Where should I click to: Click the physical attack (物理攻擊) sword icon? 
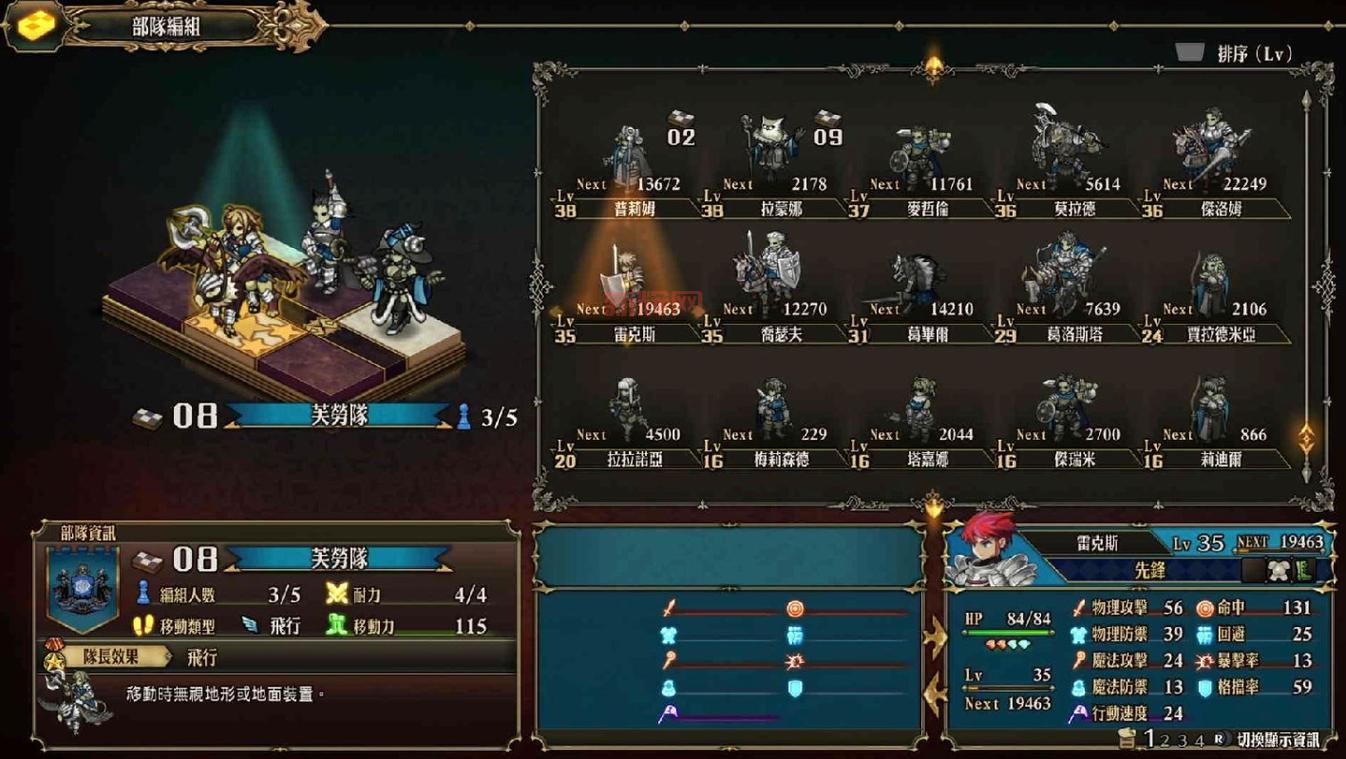[1079, 608]
